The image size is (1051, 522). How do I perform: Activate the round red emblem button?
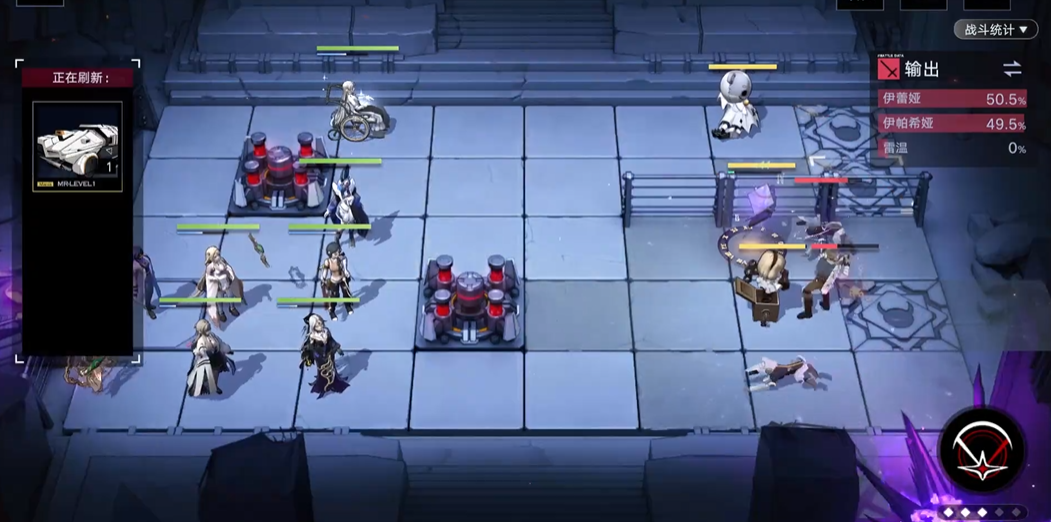click(x=982, y=451)
